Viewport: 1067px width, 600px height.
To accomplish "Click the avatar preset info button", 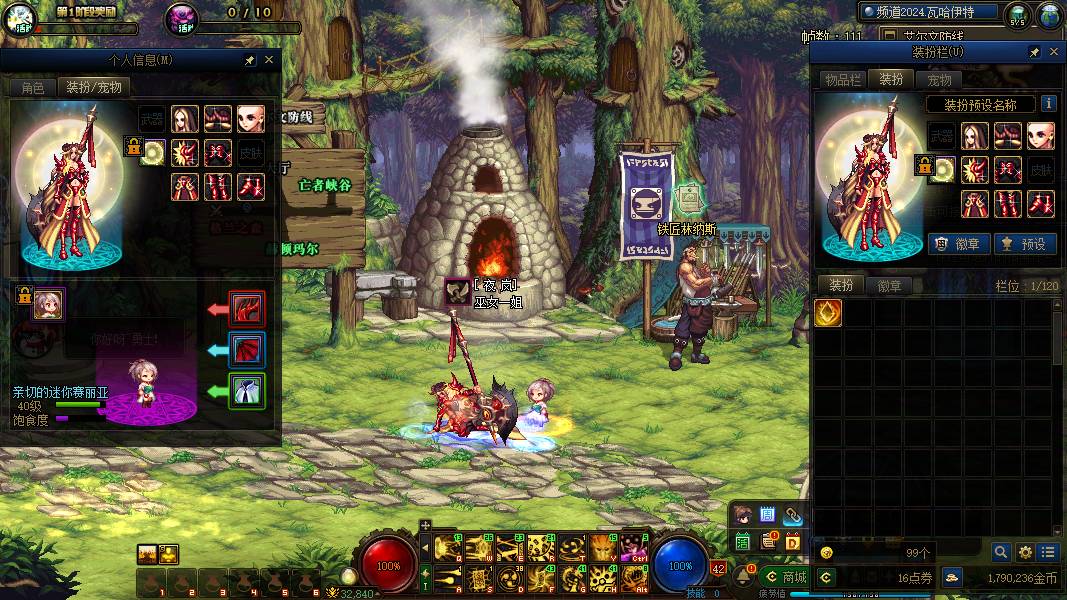I will [1048, 103].
